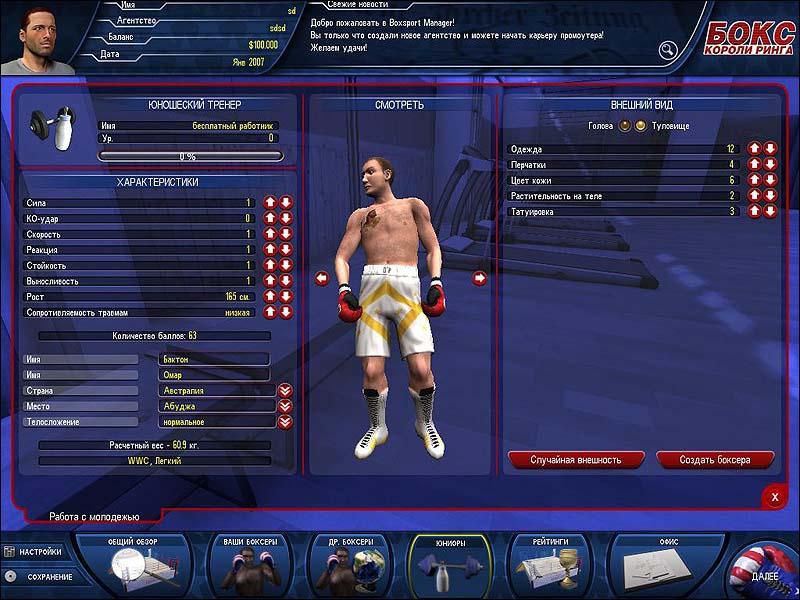Decrease the Скорость stat
This screenshot has height=600, width=800.
[285, 234]
